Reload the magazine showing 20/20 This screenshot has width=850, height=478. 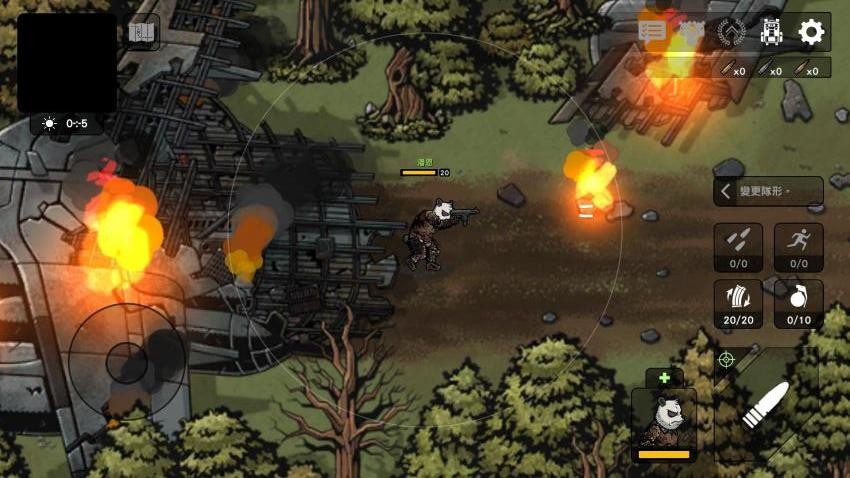click(738, 303)
